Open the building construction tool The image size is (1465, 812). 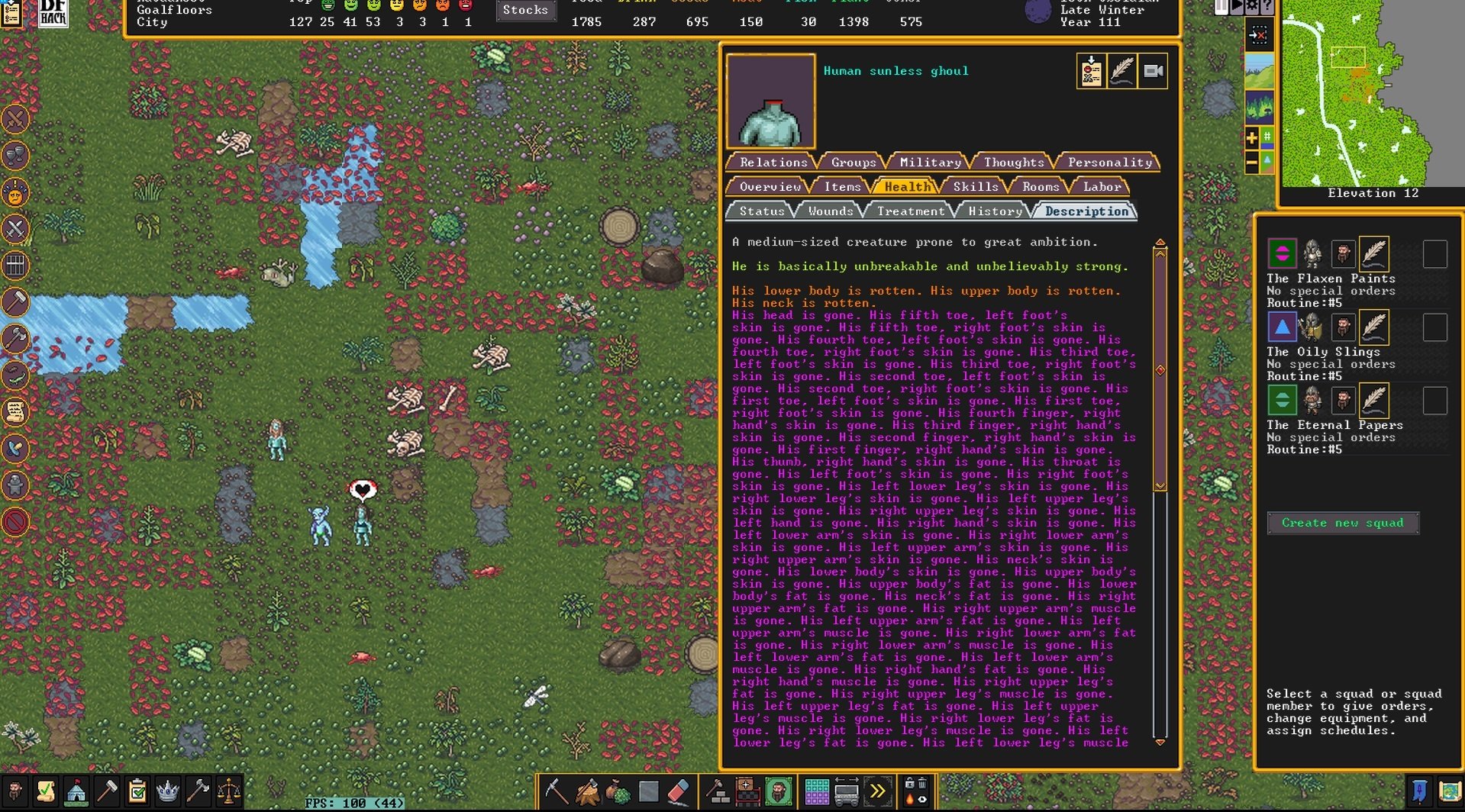(718, 791)
